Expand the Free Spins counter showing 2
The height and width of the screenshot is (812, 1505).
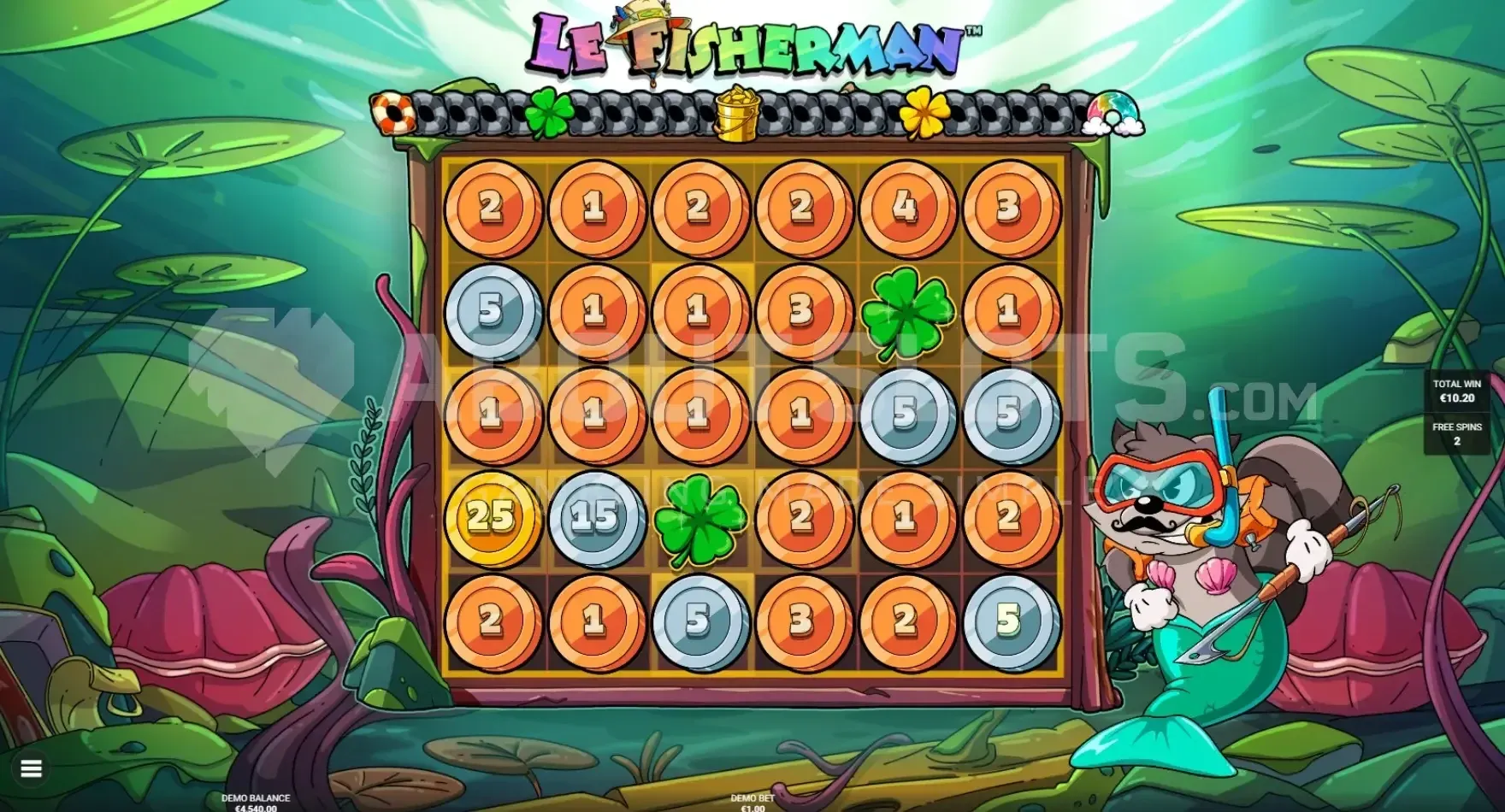(1457, 432)
